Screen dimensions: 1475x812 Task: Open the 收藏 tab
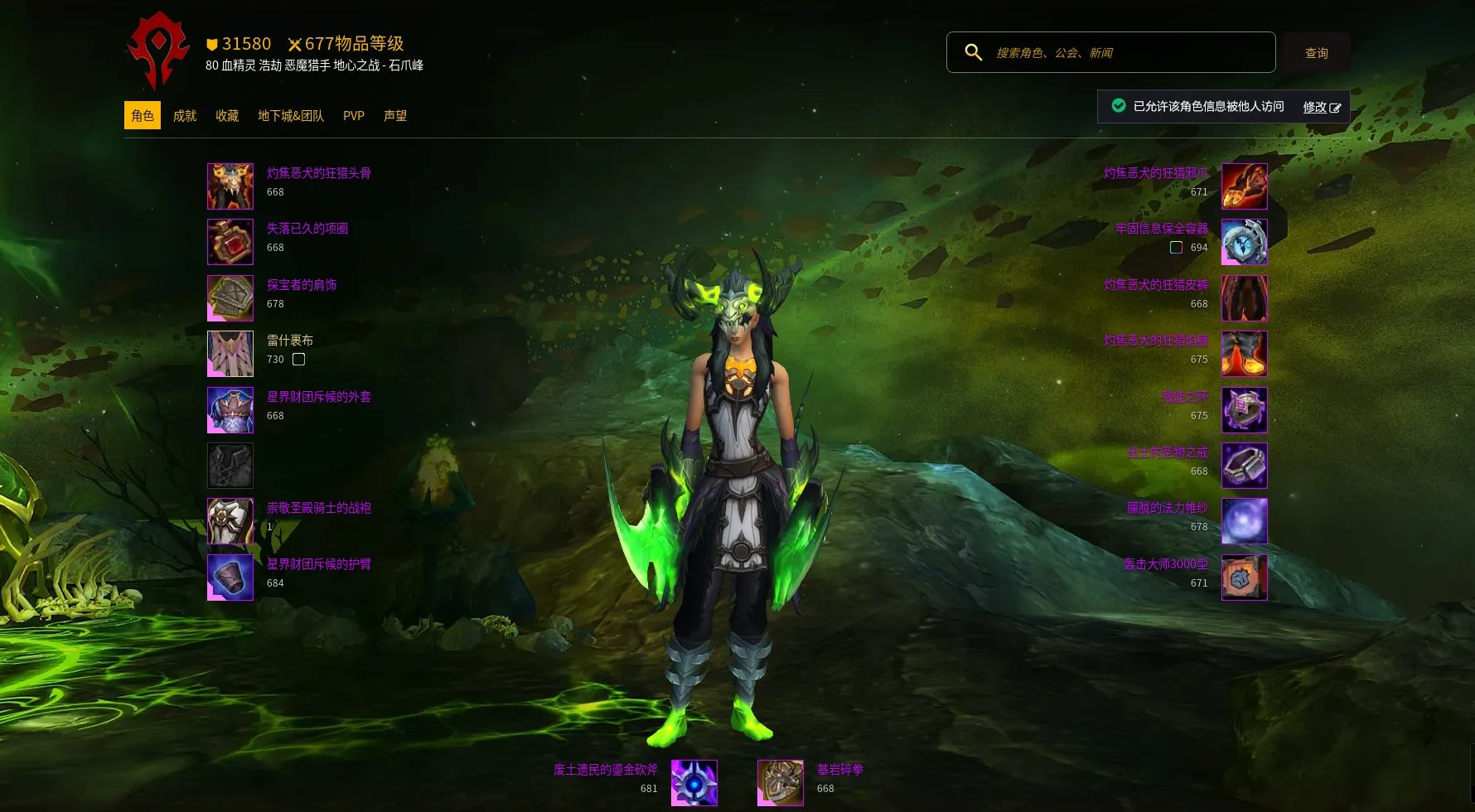pyautogui.click(x=227, y=116)
